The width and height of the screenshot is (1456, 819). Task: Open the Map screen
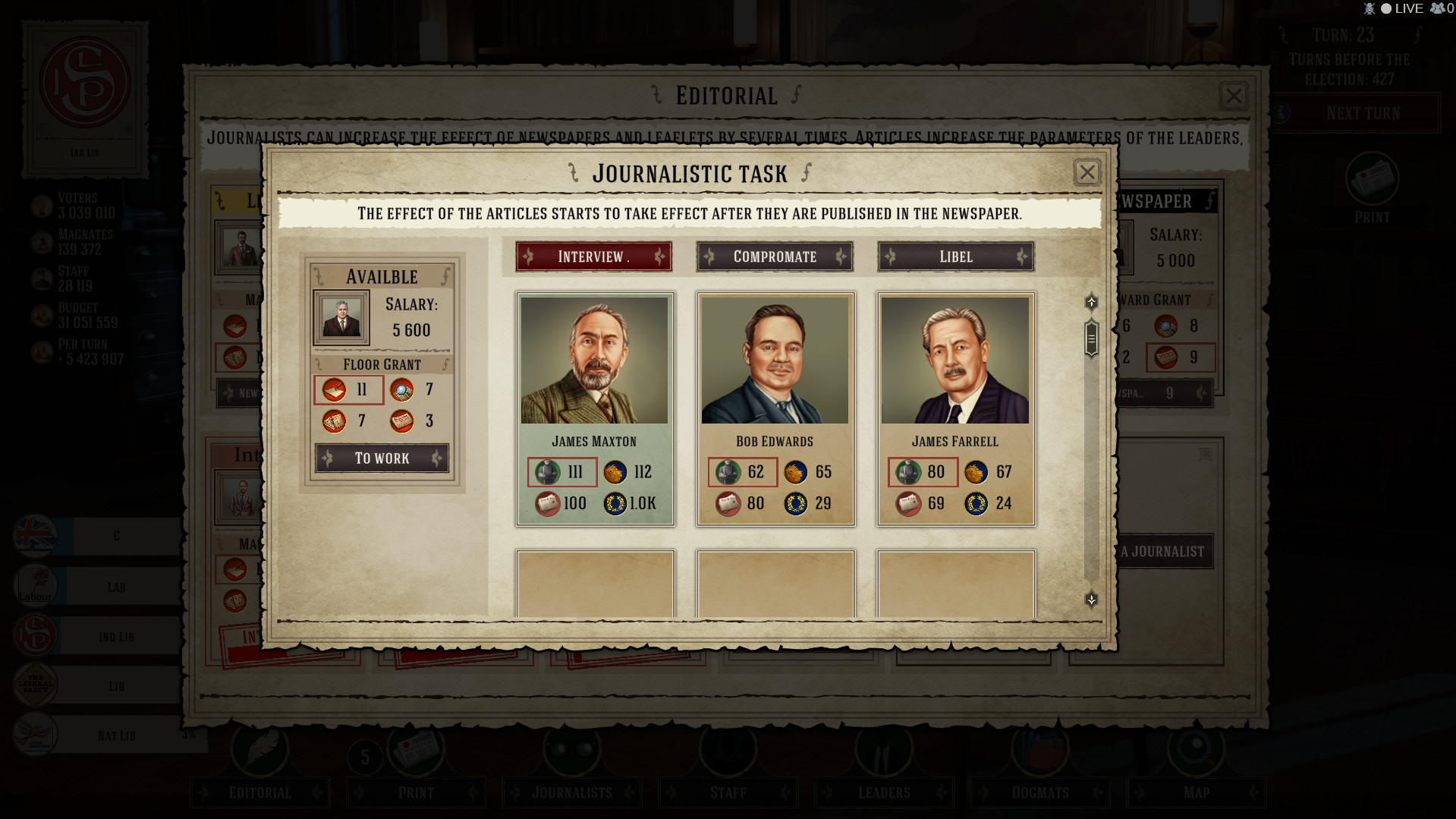tap(1197, 792)
